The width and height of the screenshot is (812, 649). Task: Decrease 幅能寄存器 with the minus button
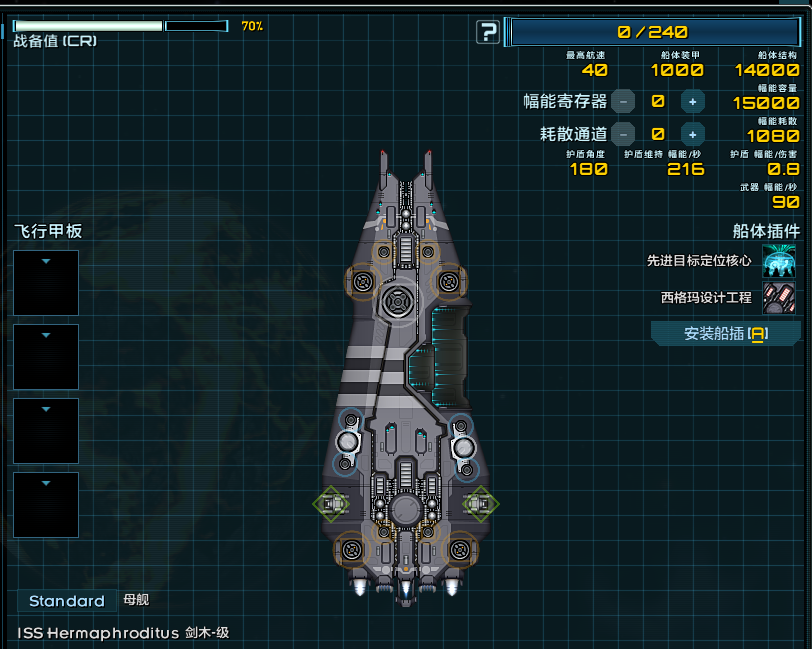623,101
